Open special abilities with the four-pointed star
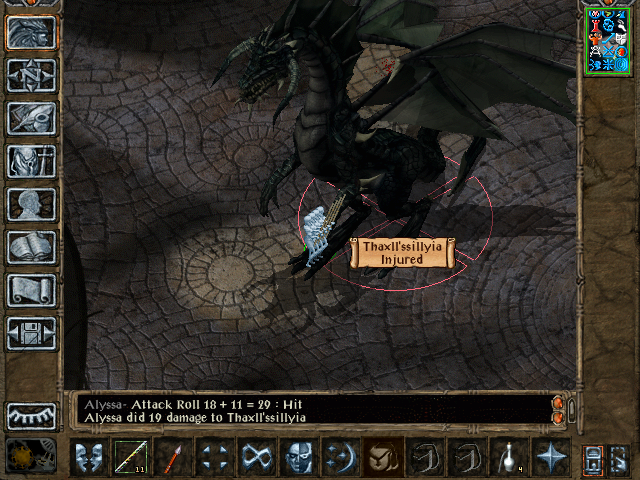 pyautogui.click(x=550, y=456)
